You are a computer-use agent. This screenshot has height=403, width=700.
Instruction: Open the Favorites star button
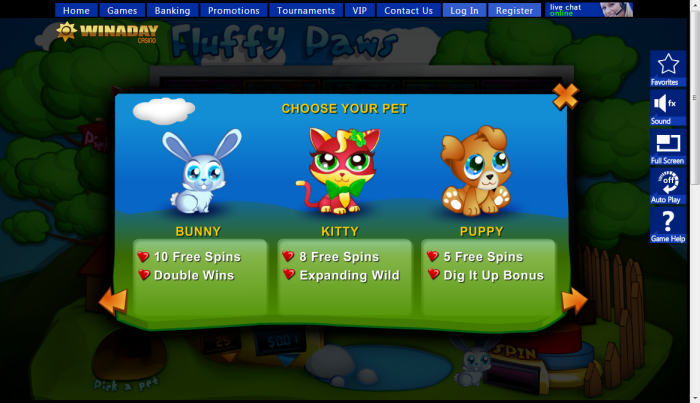click(x=667, y=68)
